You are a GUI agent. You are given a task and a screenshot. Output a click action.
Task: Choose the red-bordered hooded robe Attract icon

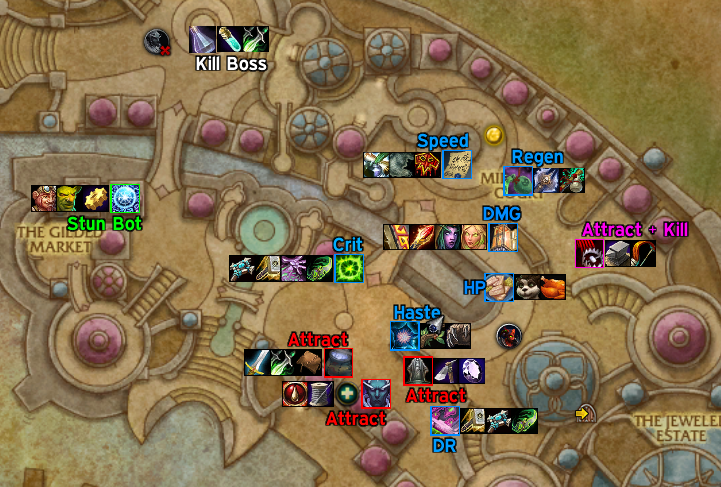(x=418, y=371)
